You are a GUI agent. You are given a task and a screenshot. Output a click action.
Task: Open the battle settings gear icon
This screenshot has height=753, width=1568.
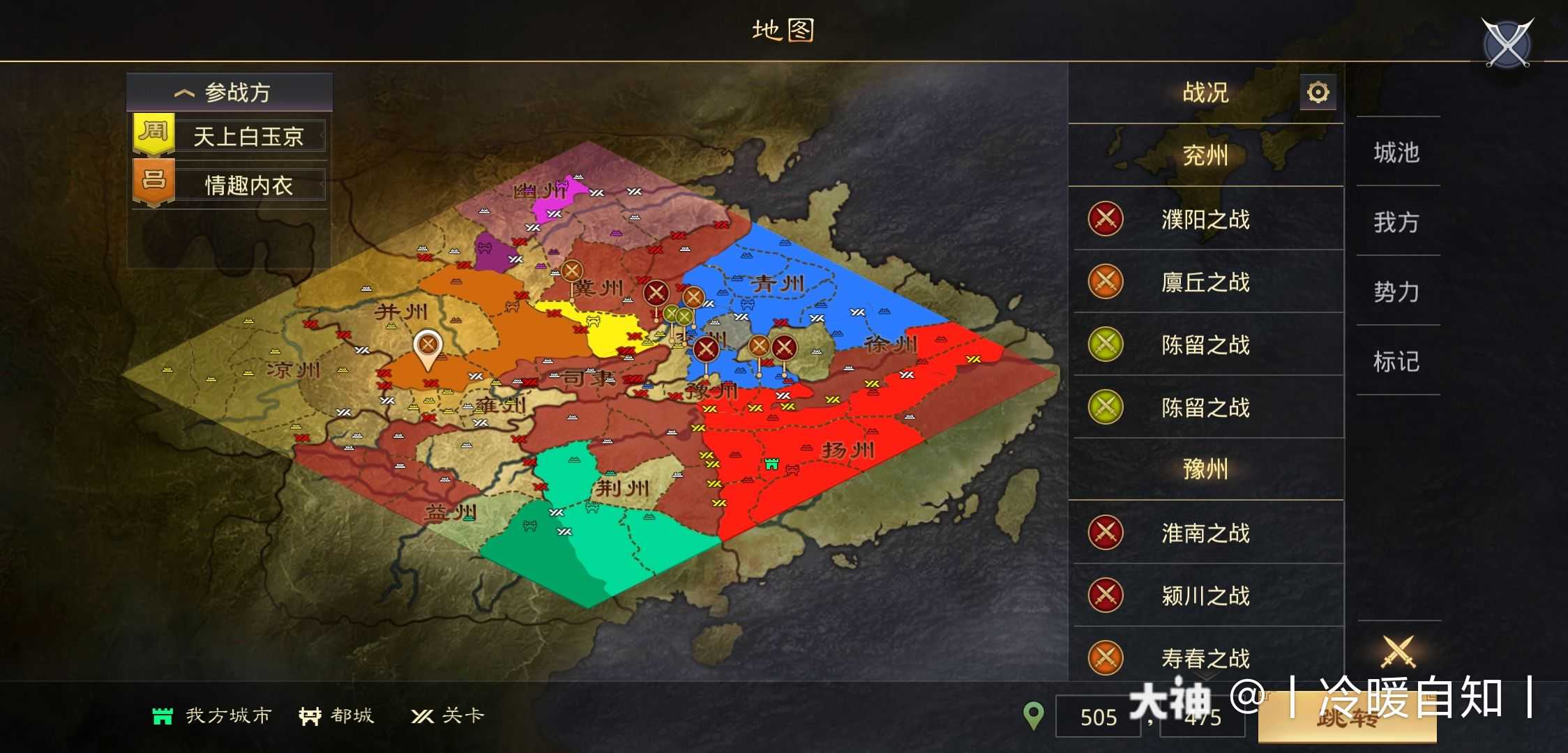[x=1318, y=91]
